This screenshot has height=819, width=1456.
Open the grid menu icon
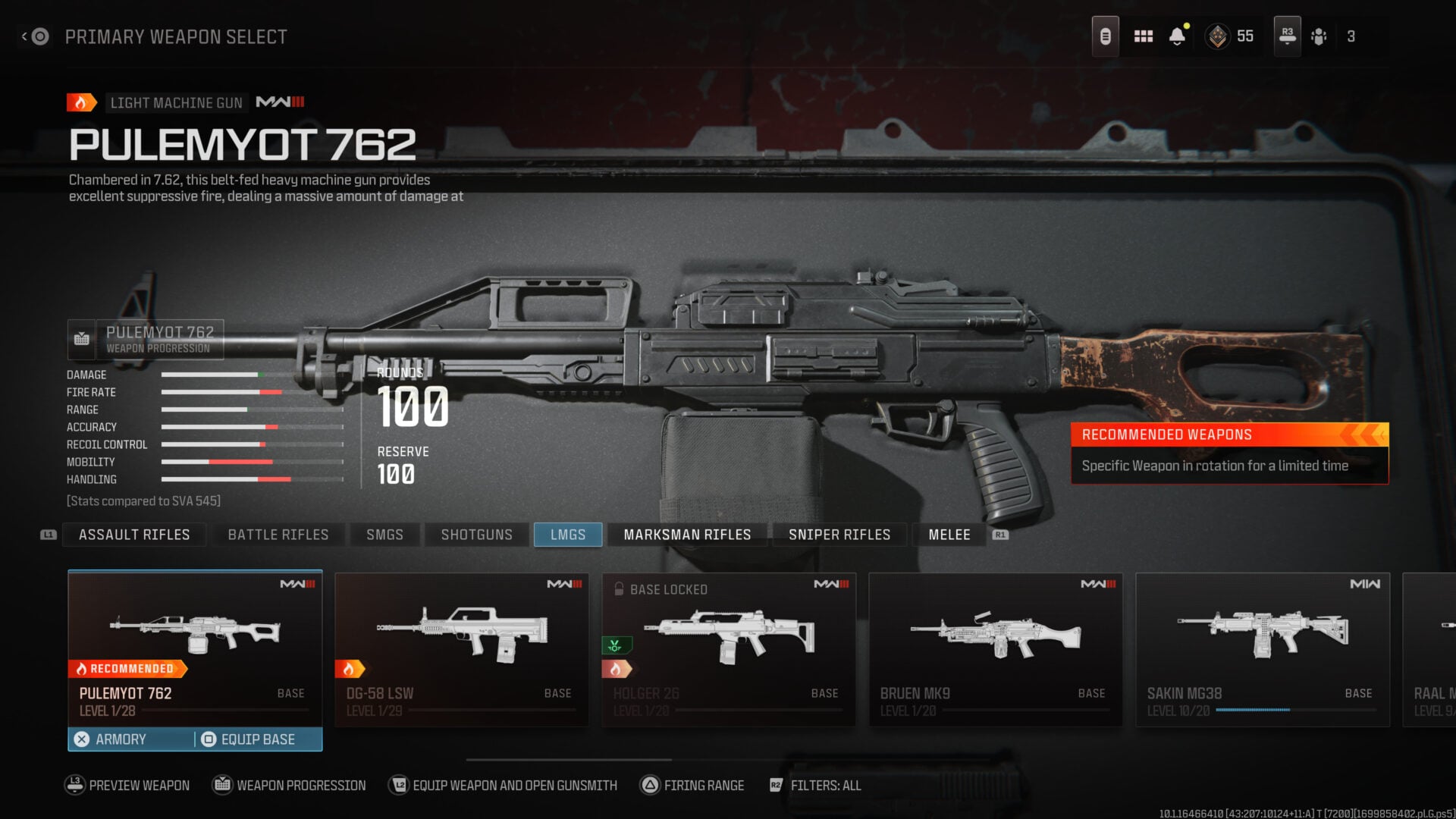point(1143,36)
